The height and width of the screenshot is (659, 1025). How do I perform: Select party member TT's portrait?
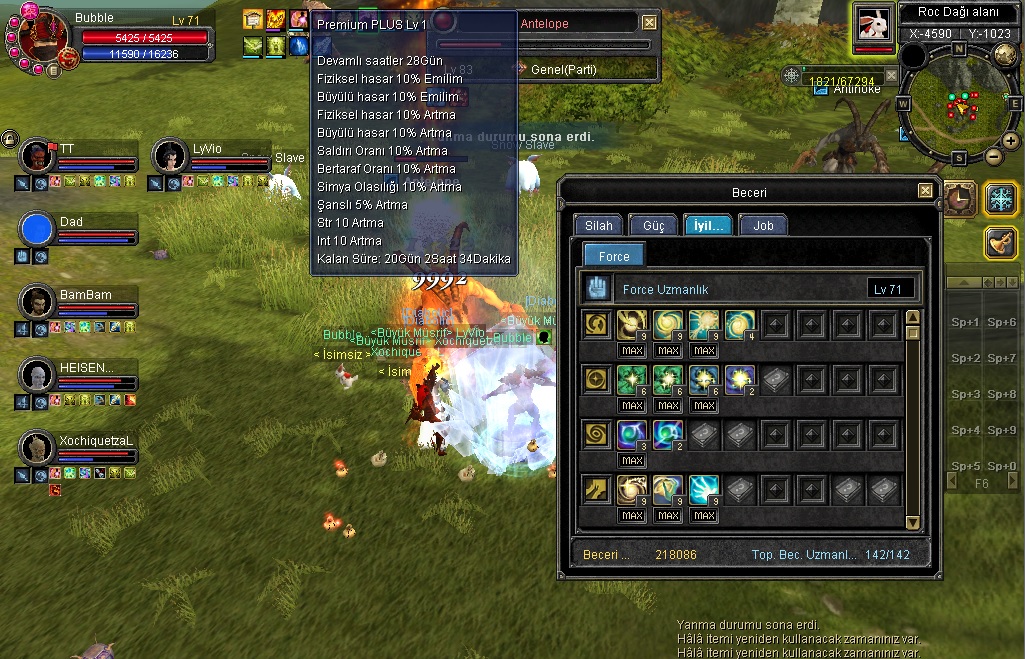(37, 156)
